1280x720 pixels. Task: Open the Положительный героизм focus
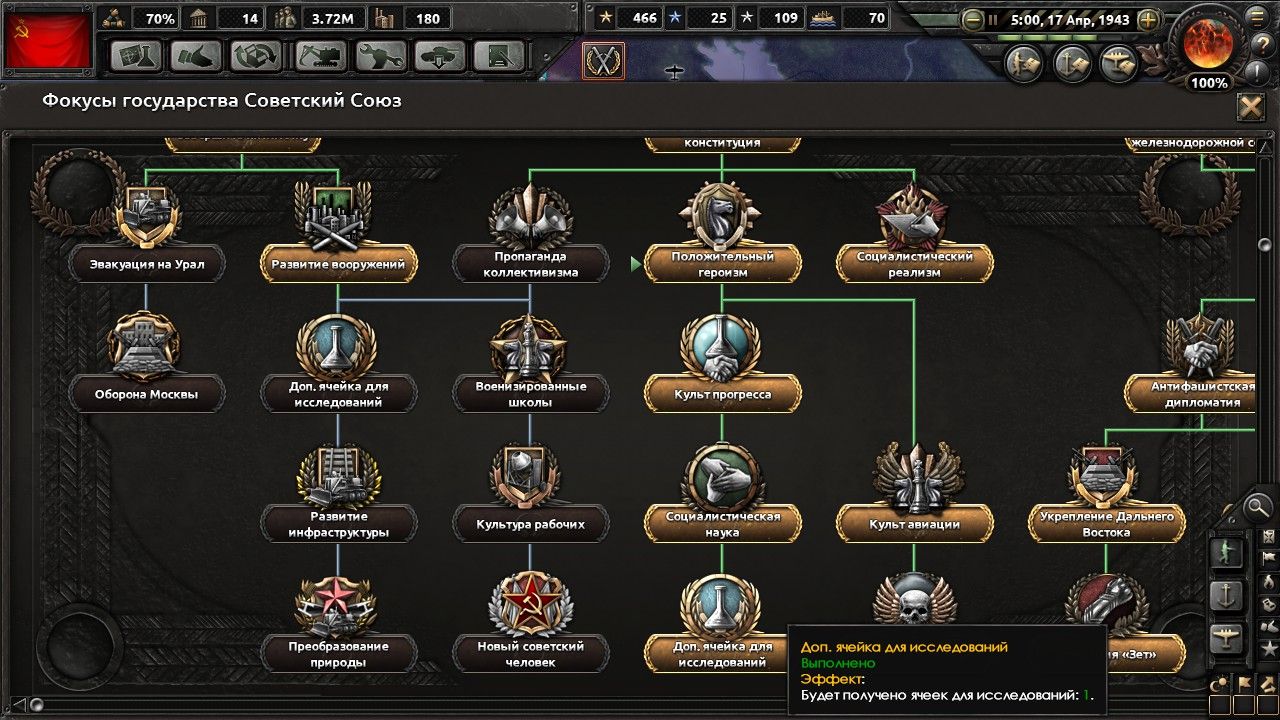point(722,264)
